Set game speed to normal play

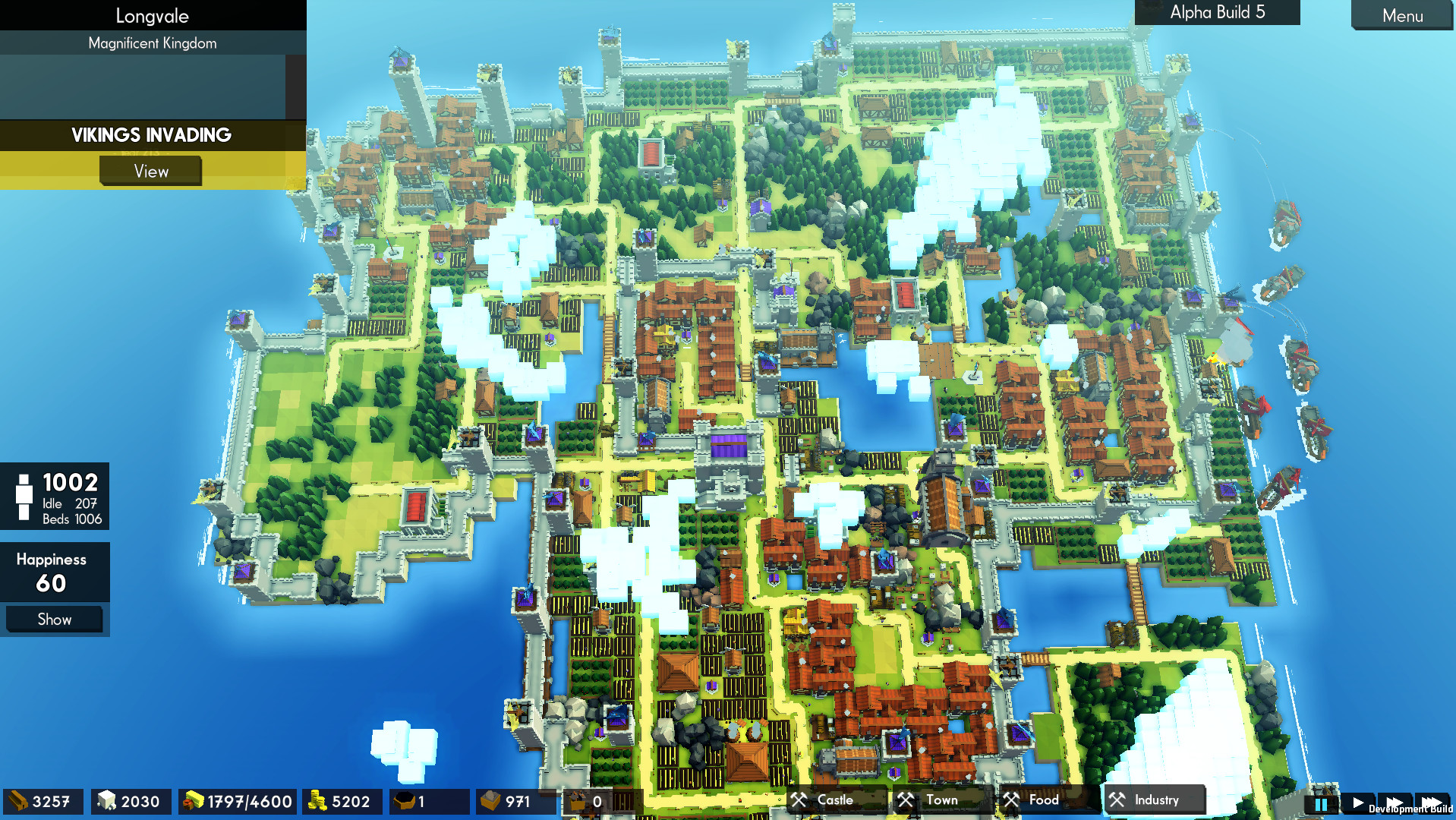tap(1358, 803)
